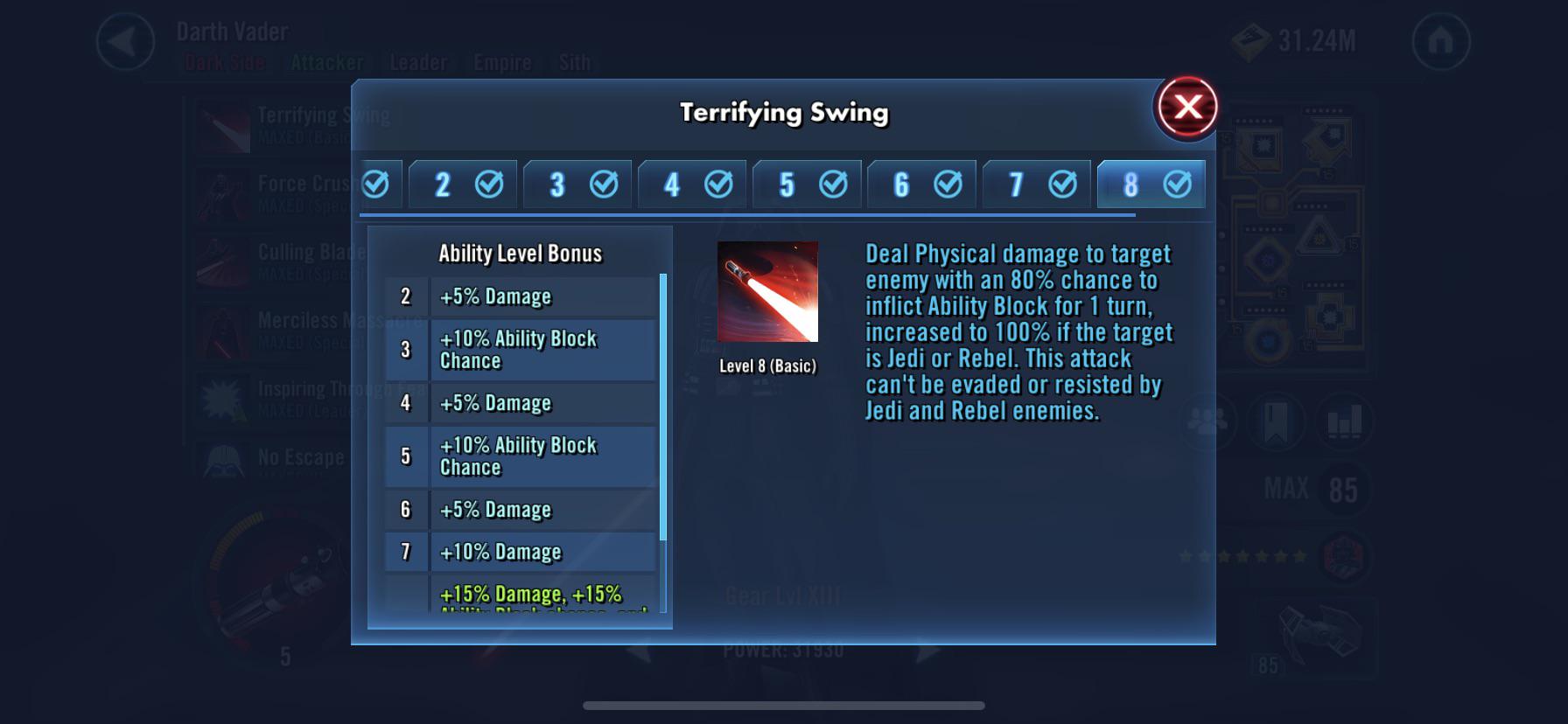Switch to ability level 2 tab

pyautogui.click(x=463, y=184)
